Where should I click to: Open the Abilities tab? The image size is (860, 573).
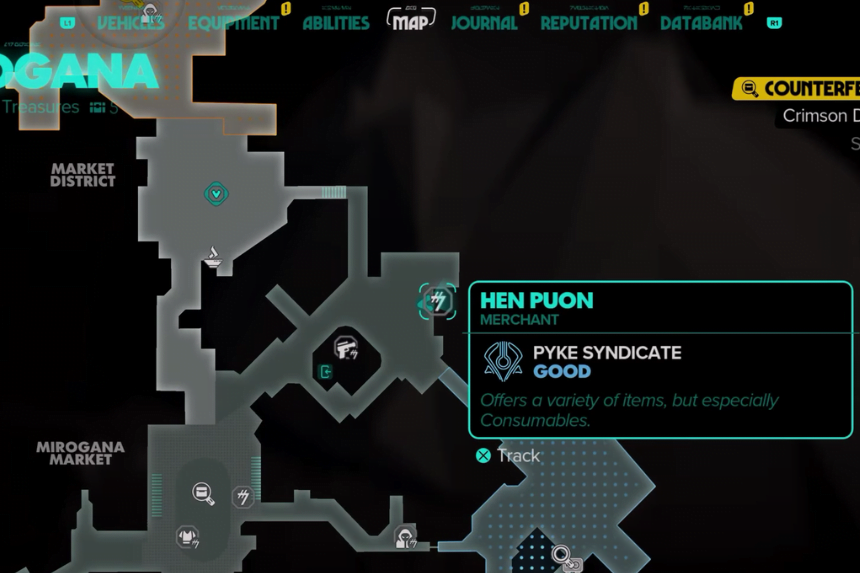pyautogui.click(x=336, y=23)
